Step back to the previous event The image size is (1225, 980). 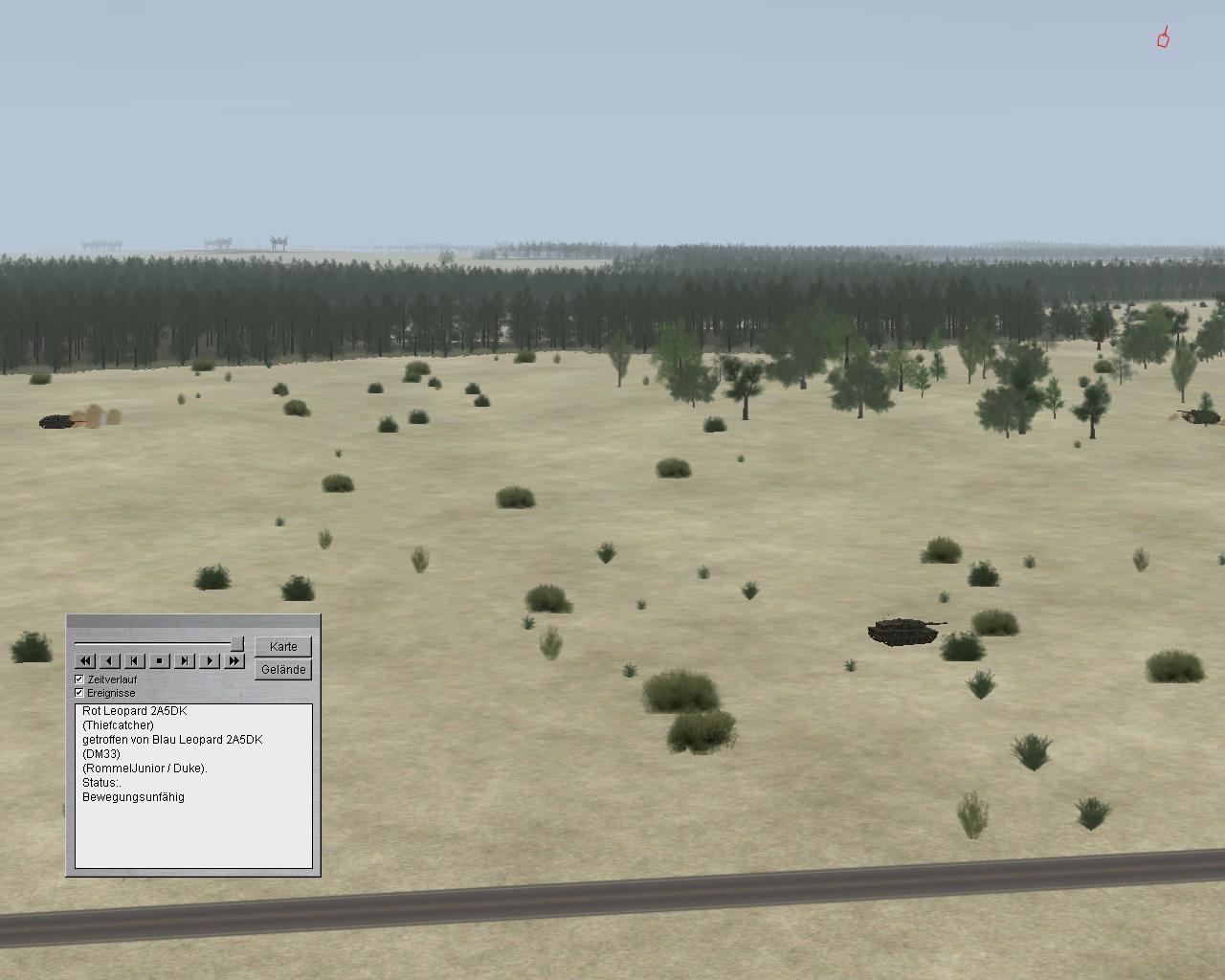click(135, 660)
